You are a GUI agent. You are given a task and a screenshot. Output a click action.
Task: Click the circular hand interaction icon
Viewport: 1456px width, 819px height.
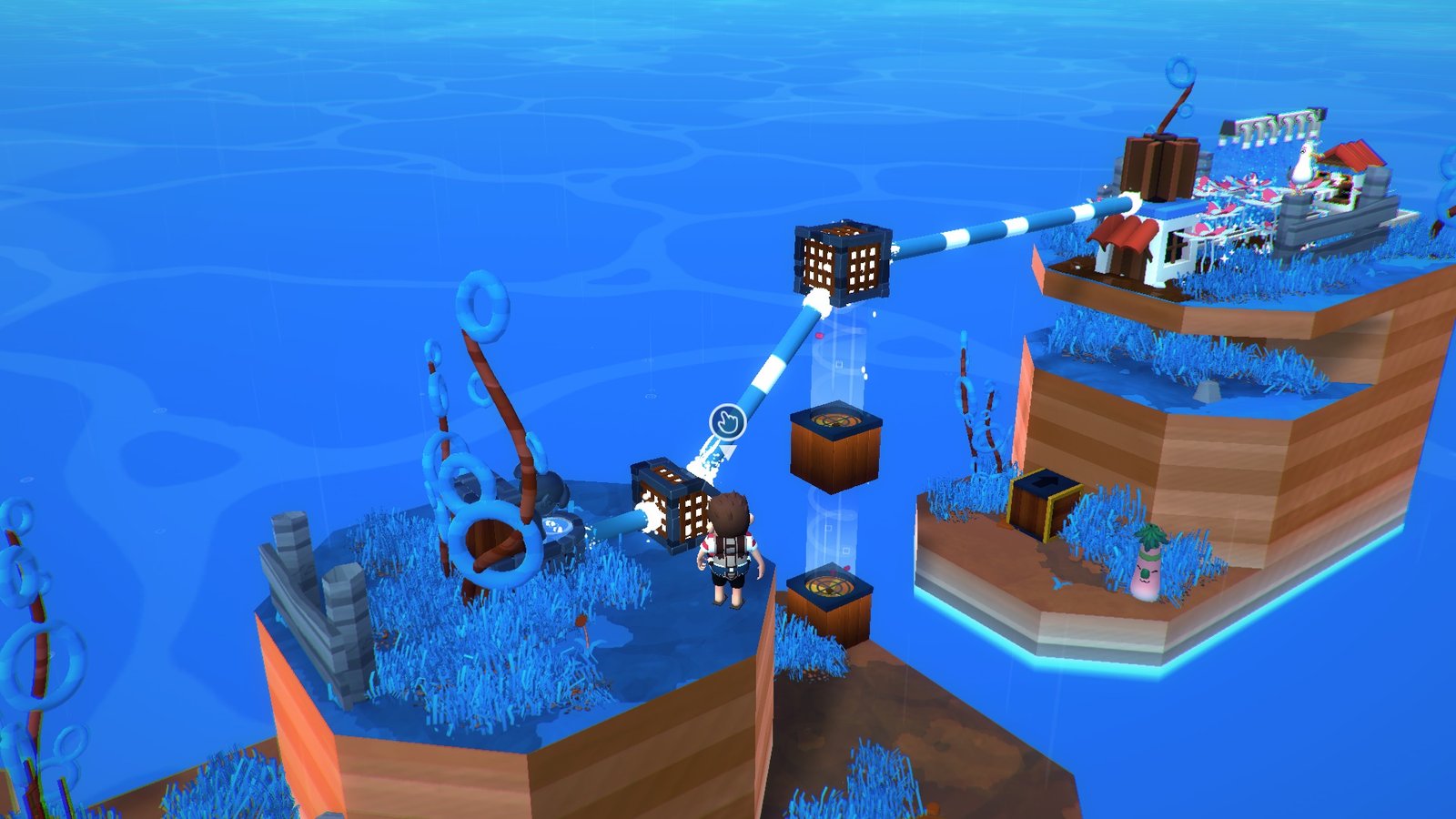coord(727,421)
